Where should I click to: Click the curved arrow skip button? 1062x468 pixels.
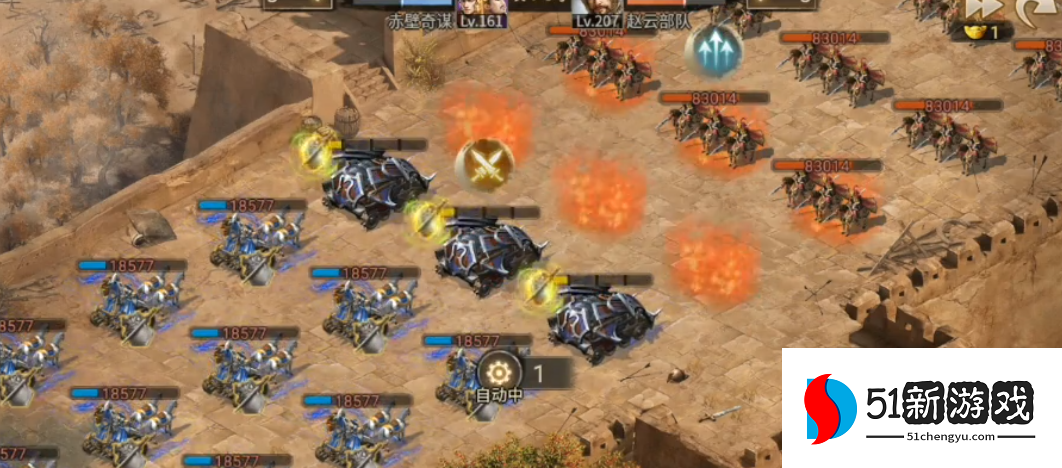pos(1038,9)
